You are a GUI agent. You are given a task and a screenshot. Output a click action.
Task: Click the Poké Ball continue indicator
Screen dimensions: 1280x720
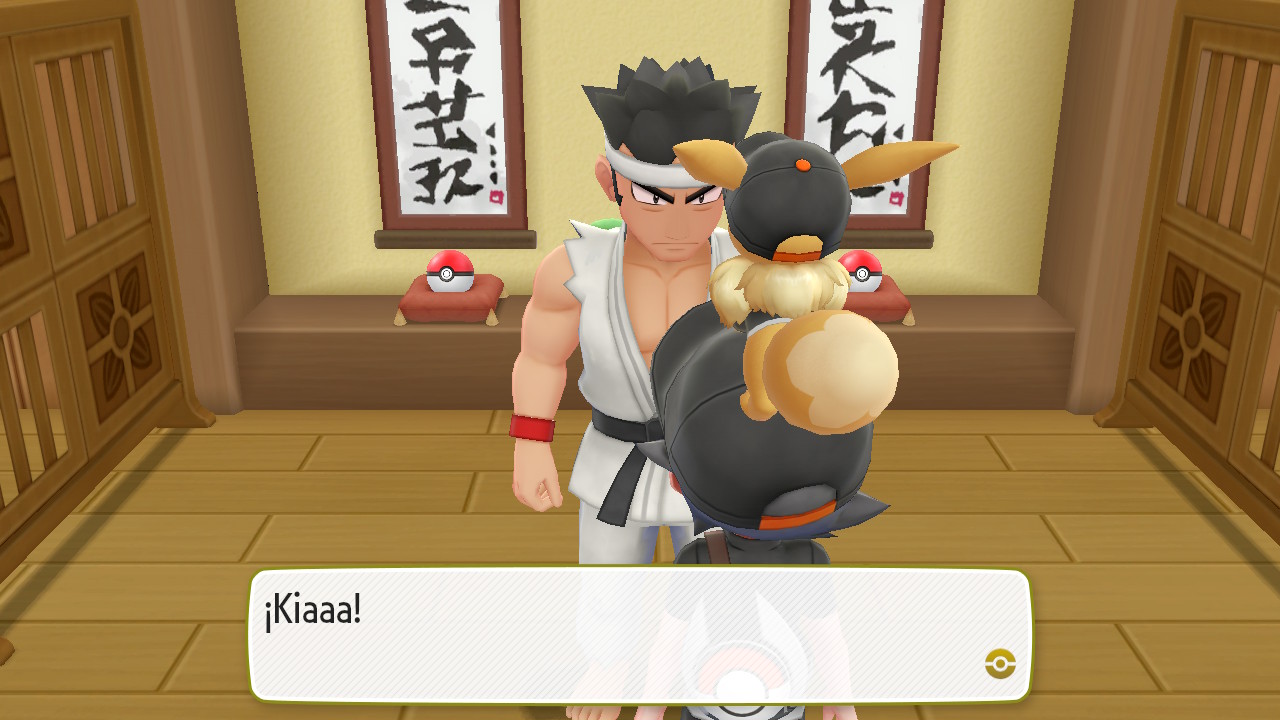1000,663
